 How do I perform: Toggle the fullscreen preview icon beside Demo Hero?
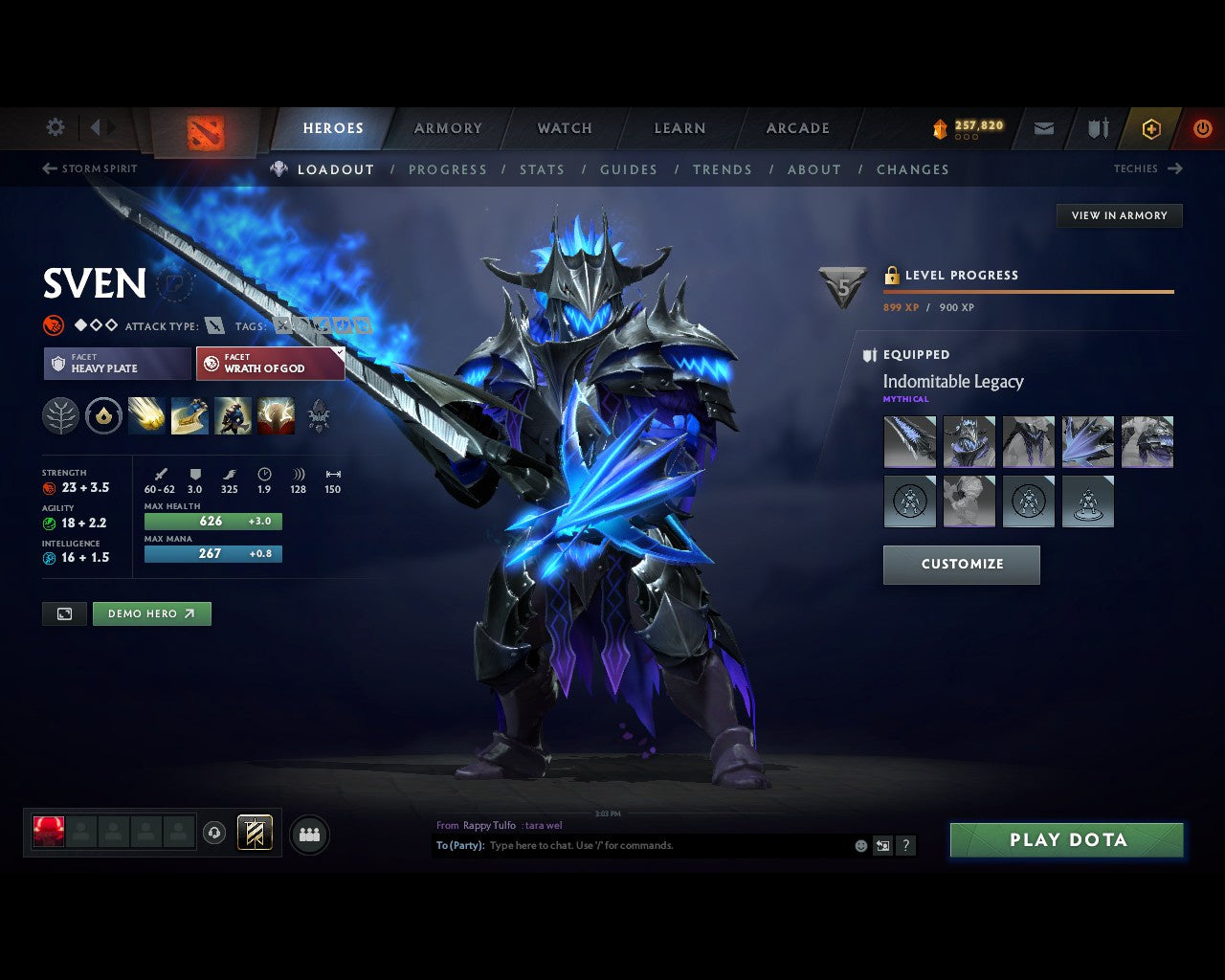click(x=63, y=613)
